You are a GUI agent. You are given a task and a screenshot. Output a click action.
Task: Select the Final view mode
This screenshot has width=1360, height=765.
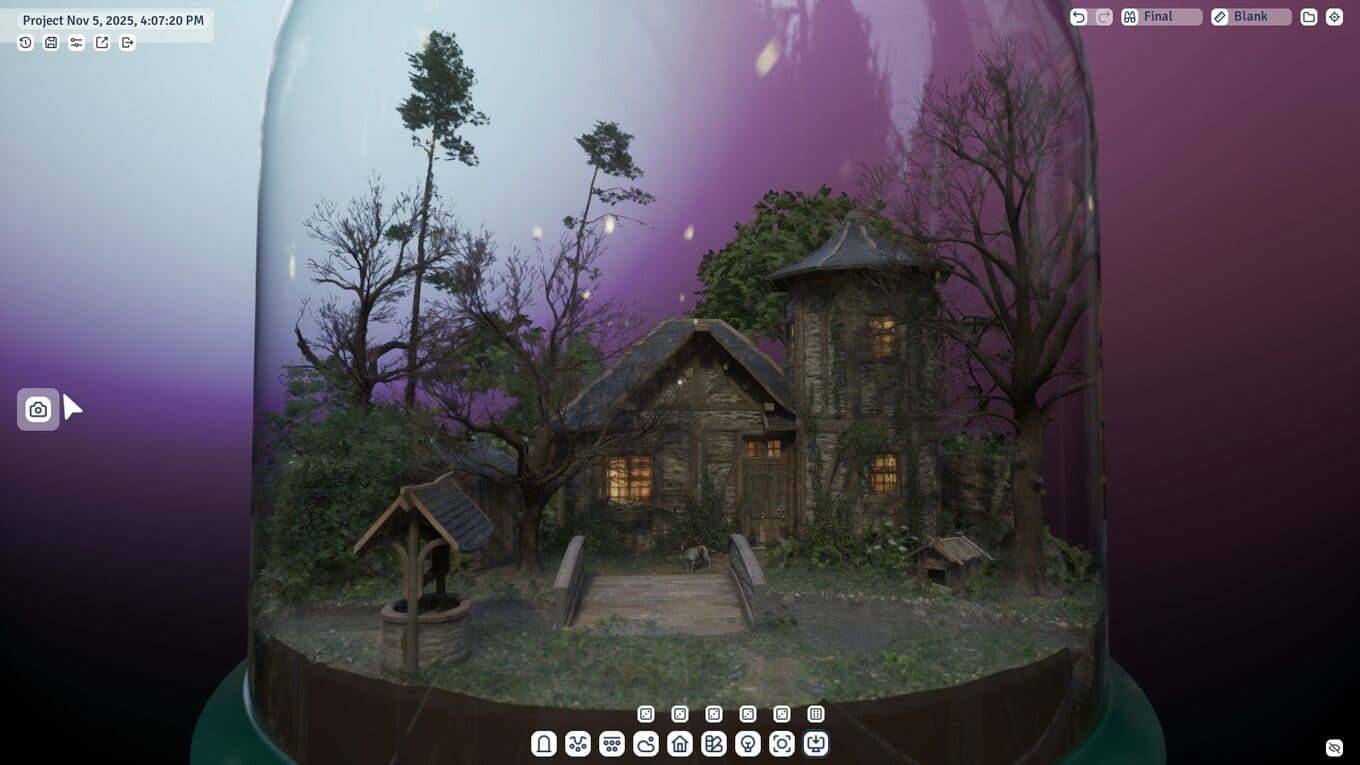pyautogui.click(x=1162, y=17)
